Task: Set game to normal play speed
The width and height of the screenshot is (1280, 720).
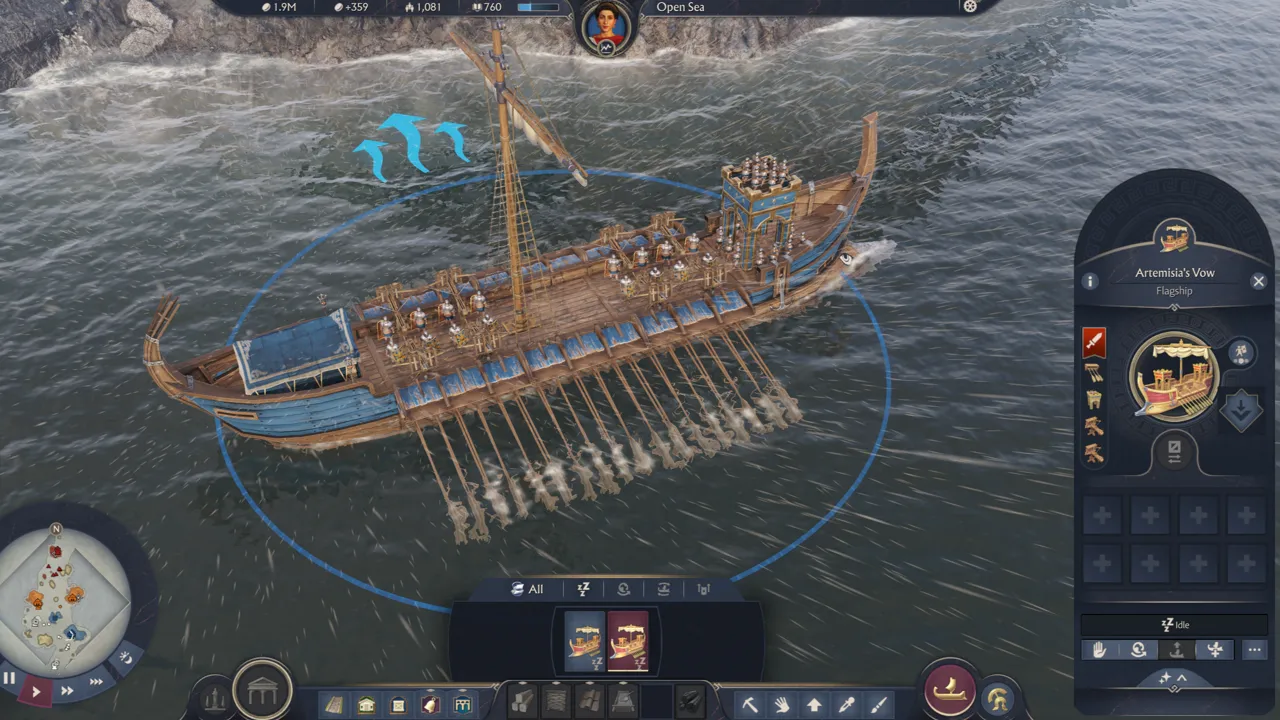Action: click(x=36, y=691)
